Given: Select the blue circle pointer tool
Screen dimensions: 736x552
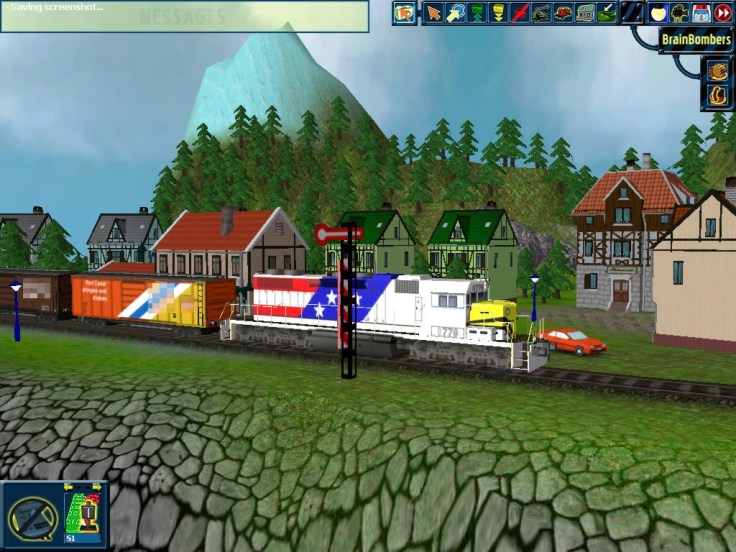Looking at the screenshot, I should [x=455, y=12].
